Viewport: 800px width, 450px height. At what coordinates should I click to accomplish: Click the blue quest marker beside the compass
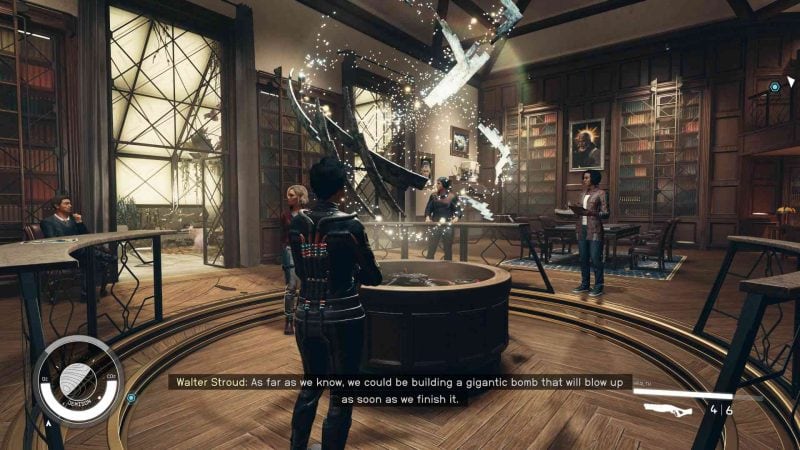131,397
